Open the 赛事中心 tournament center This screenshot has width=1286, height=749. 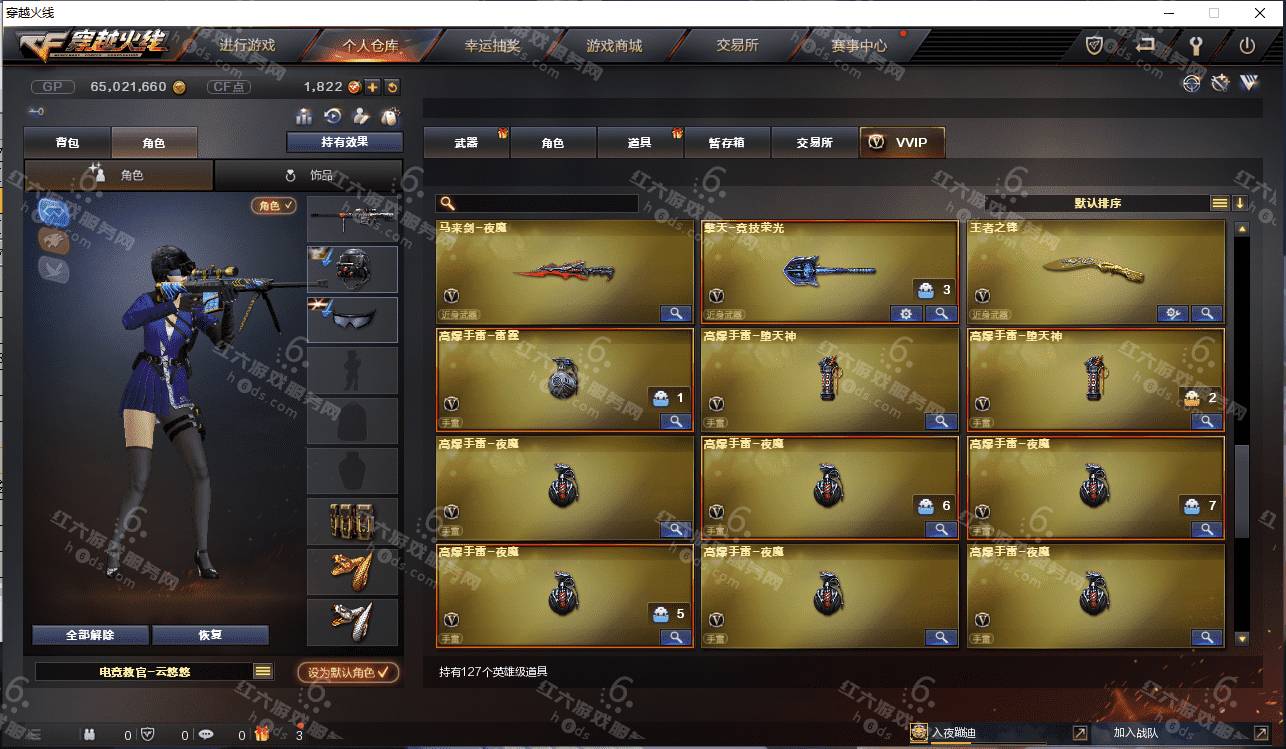click(x=858, y=46)
